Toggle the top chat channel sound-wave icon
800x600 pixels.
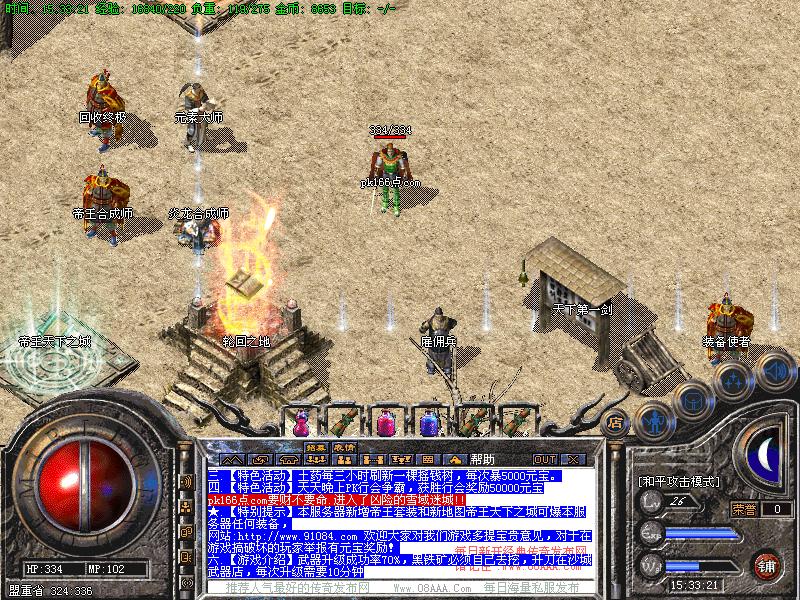point(186,482)
